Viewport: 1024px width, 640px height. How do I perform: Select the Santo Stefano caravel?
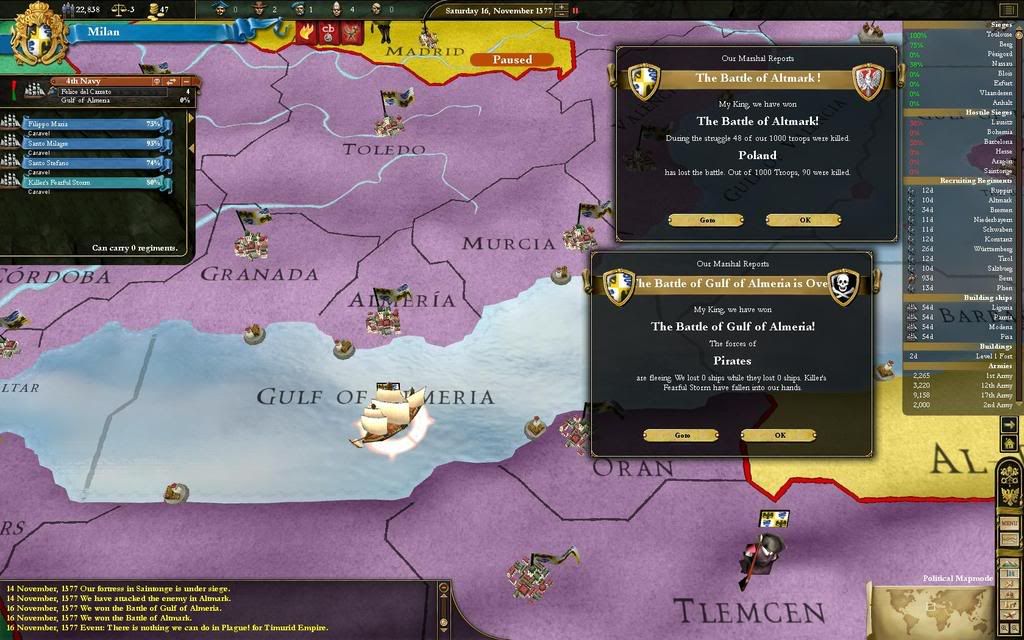(x=90, y=163)
